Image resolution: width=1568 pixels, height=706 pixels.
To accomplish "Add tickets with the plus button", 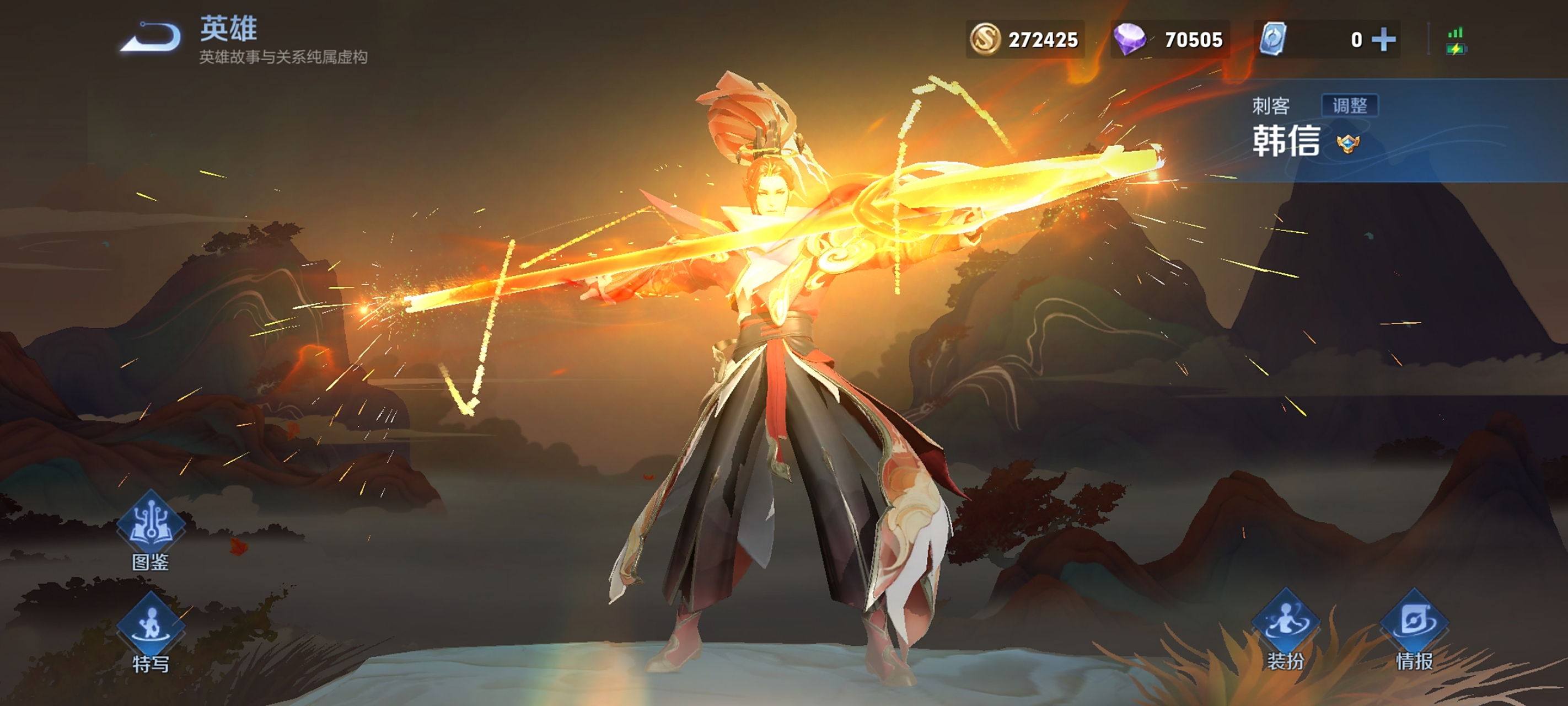I will [x=1383, y=40].
